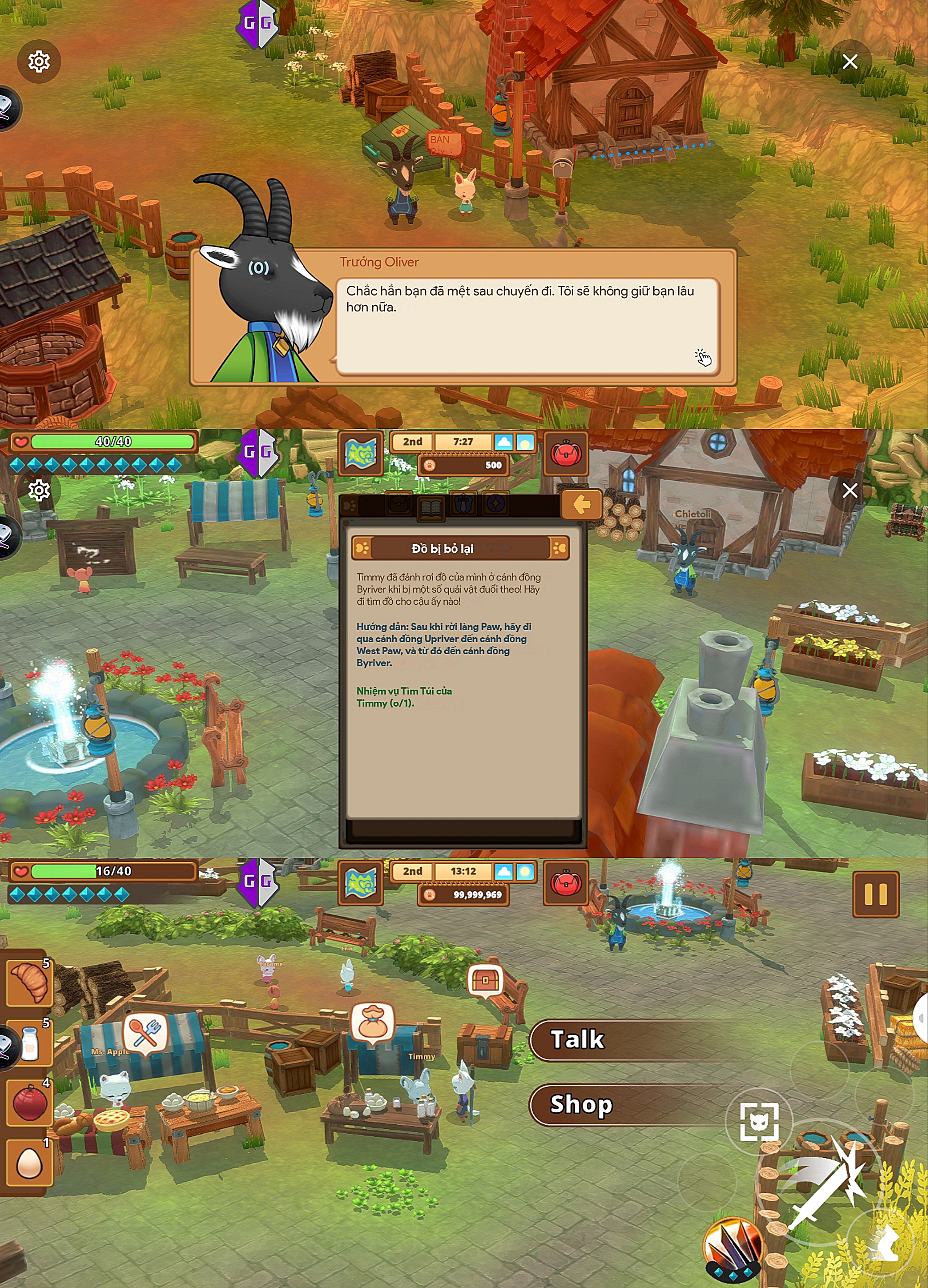Open the tomato bag beside the 99,999,969 coin counter
The height and width of the screenshot is (1288, 928).
pyautogui.click(x=566, y=882)
